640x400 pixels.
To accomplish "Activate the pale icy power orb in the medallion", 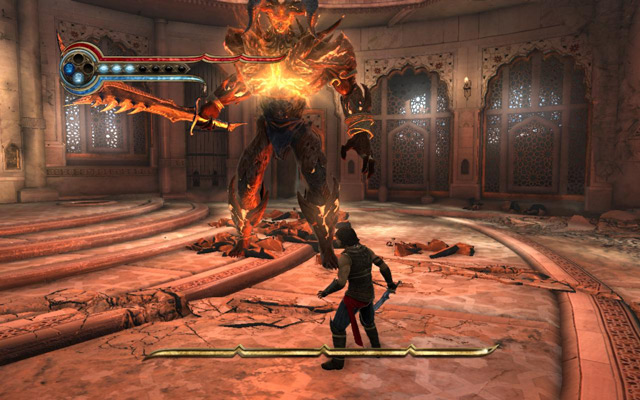I will pyautogui.click(x=78, y=77).
